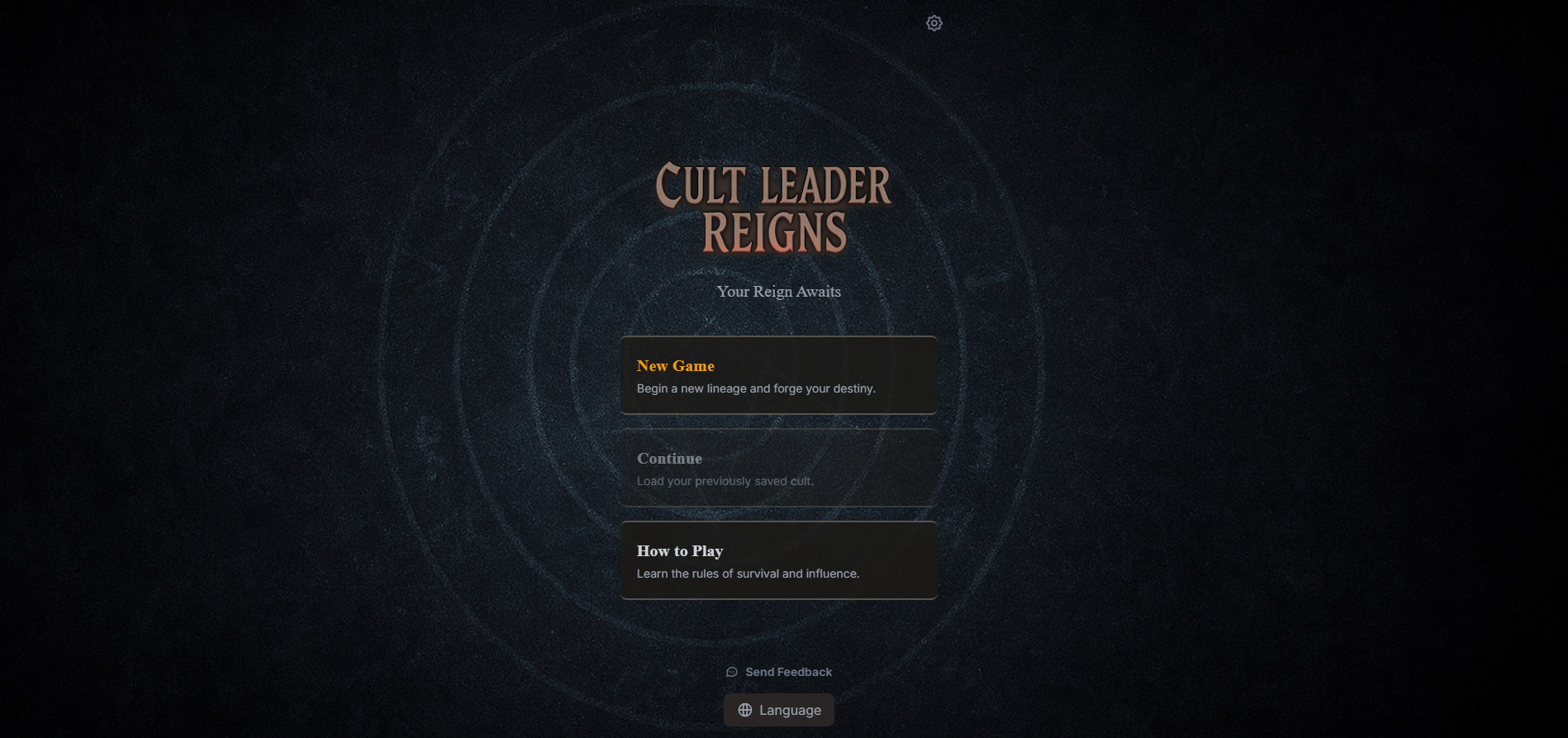Expand the Language options

[777, 709]
